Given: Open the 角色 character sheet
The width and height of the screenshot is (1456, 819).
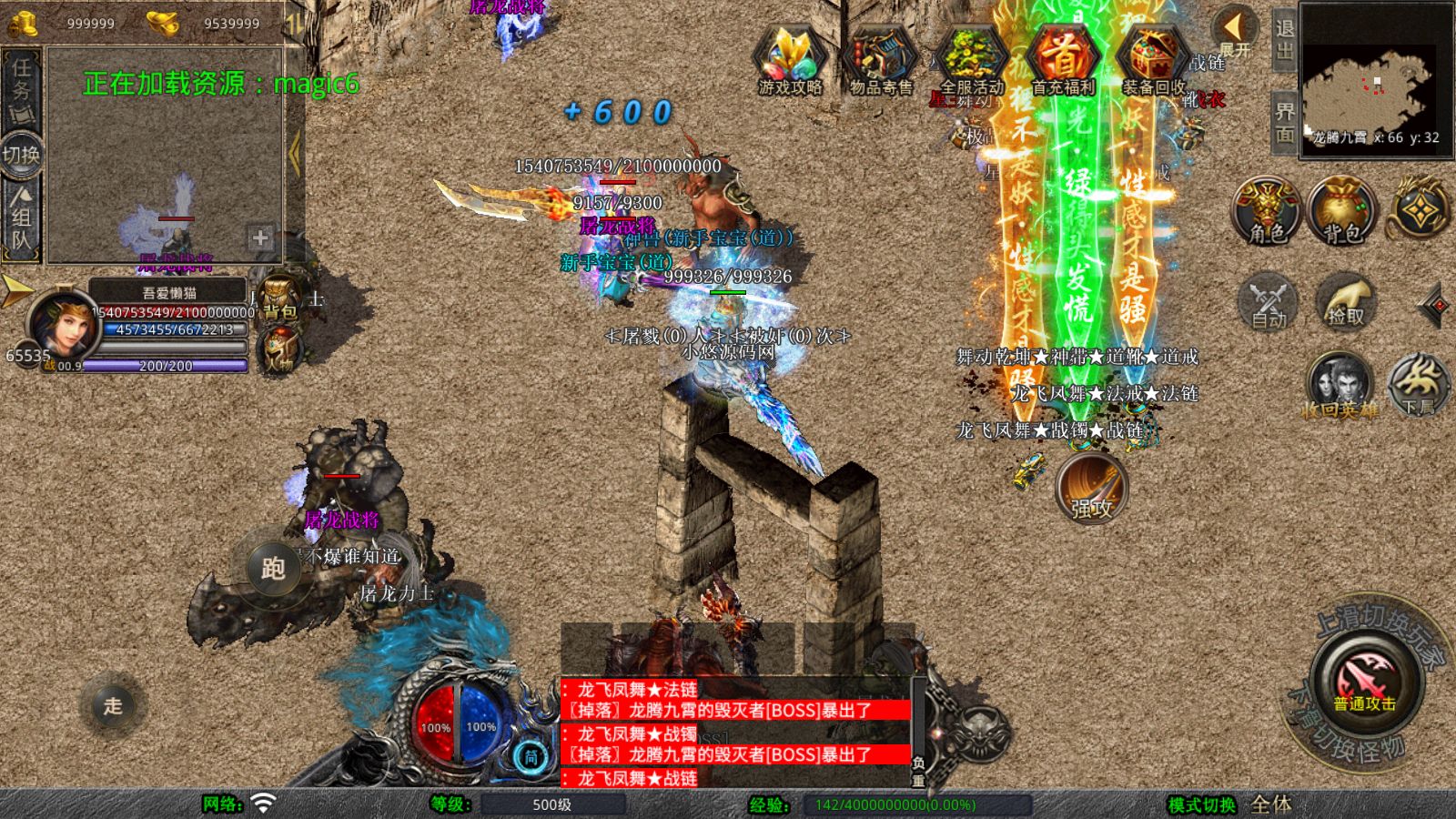Looking at the screenshot, I should [1267, 211].
